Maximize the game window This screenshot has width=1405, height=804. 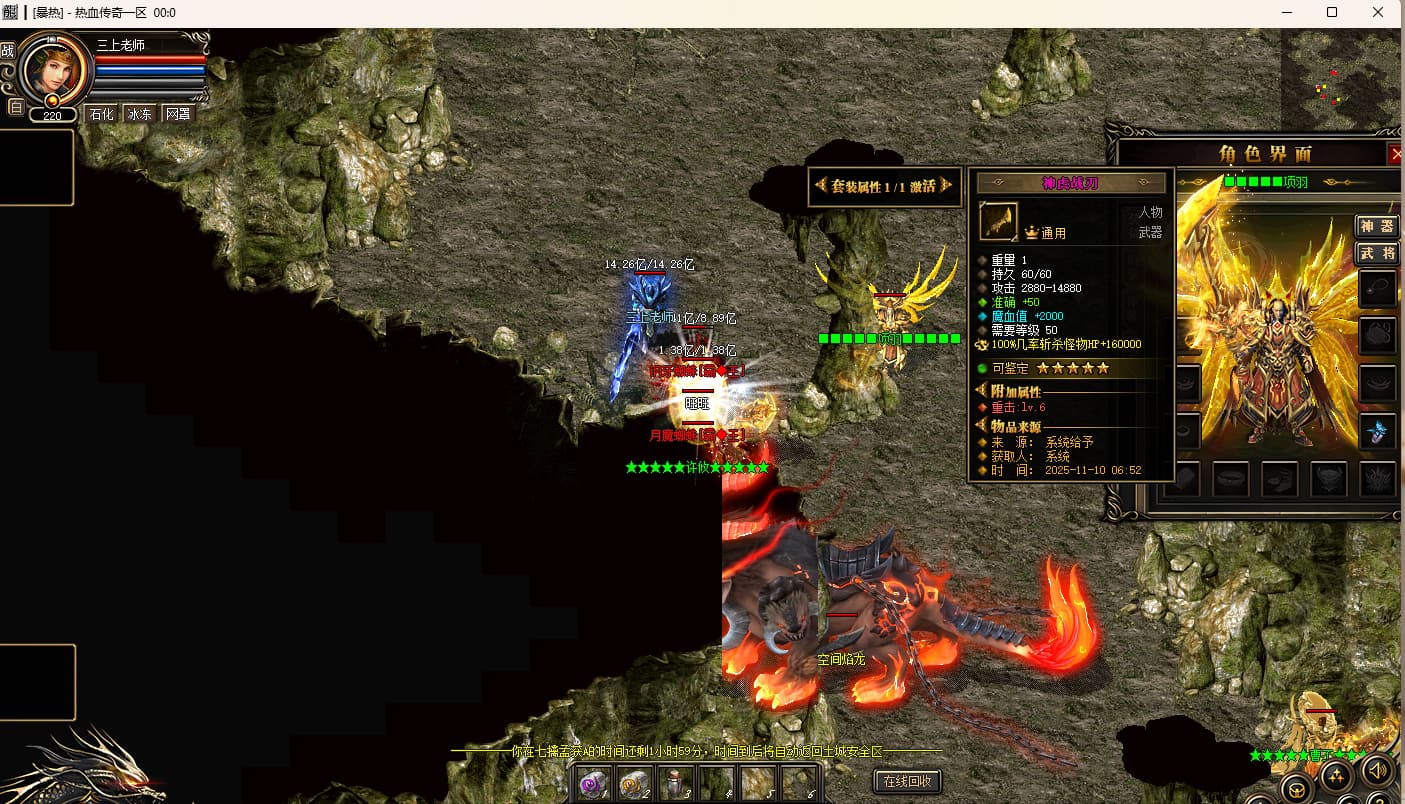click(x=1332, y=13)
